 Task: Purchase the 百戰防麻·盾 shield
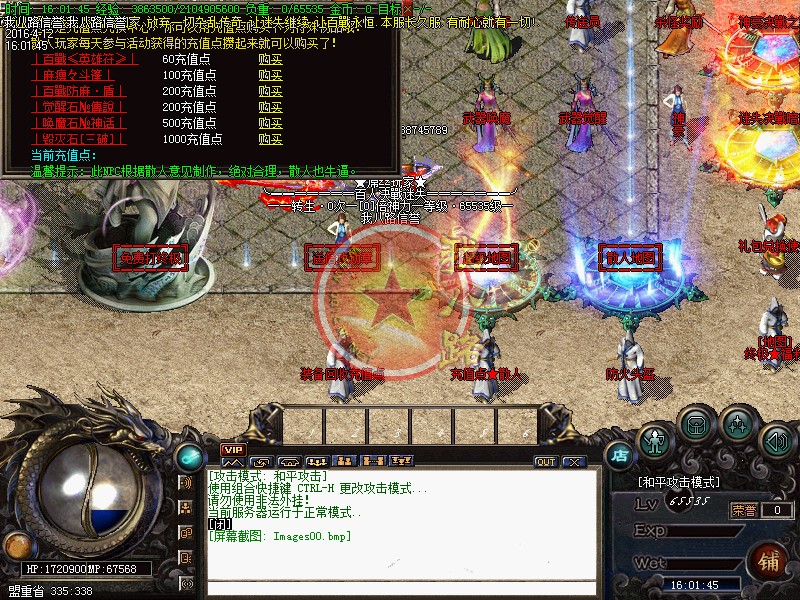point(270,91)
